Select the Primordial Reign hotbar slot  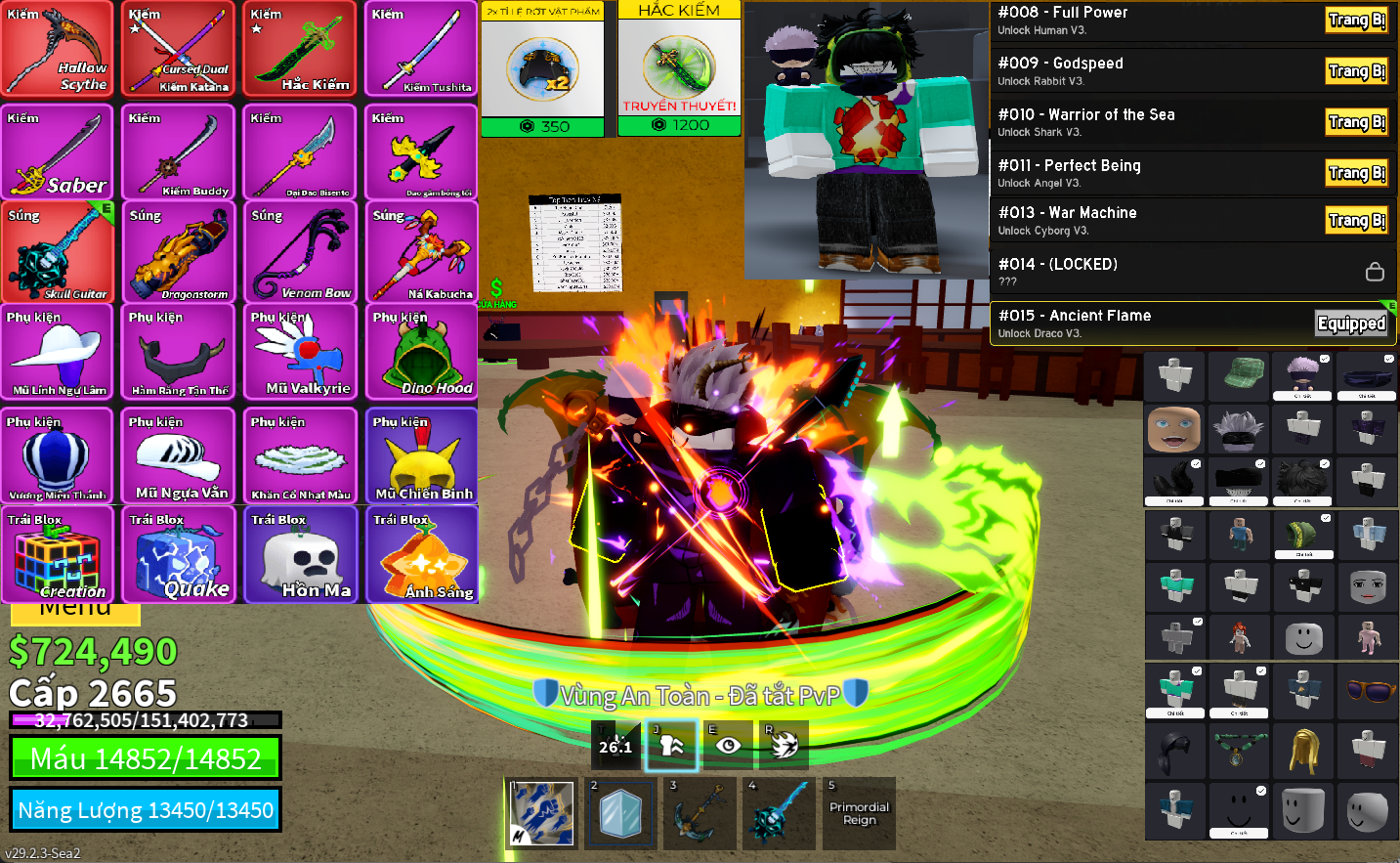(x=859, y=813)
